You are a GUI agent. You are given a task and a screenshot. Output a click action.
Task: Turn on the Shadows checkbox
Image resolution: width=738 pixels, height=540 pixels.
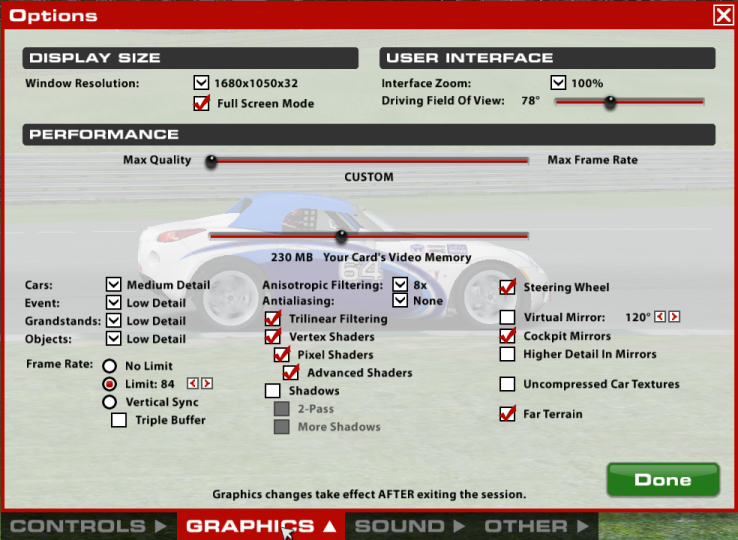(x=272, y=391)
